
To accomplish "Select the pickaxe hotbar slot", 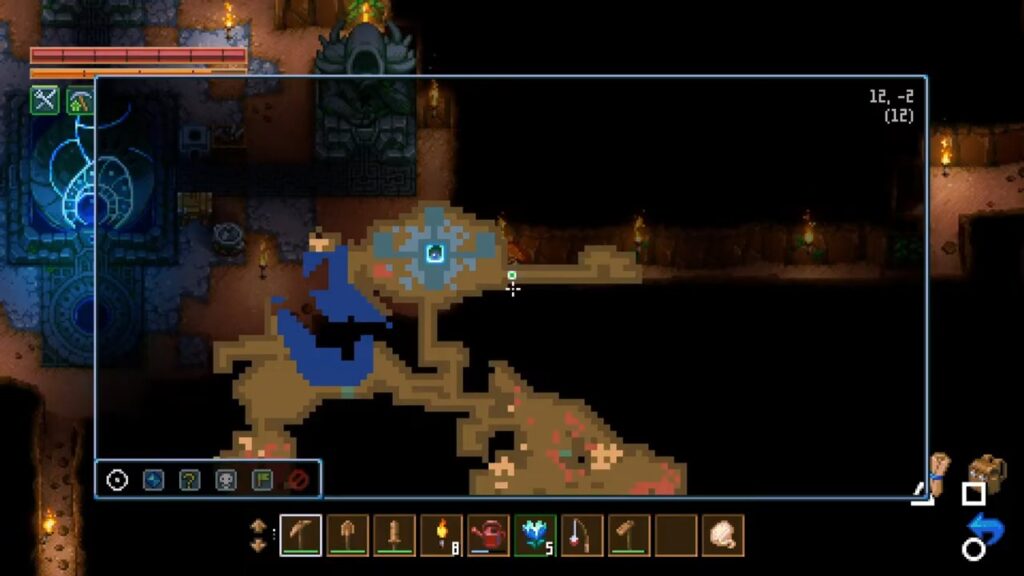I will [300, 535].
